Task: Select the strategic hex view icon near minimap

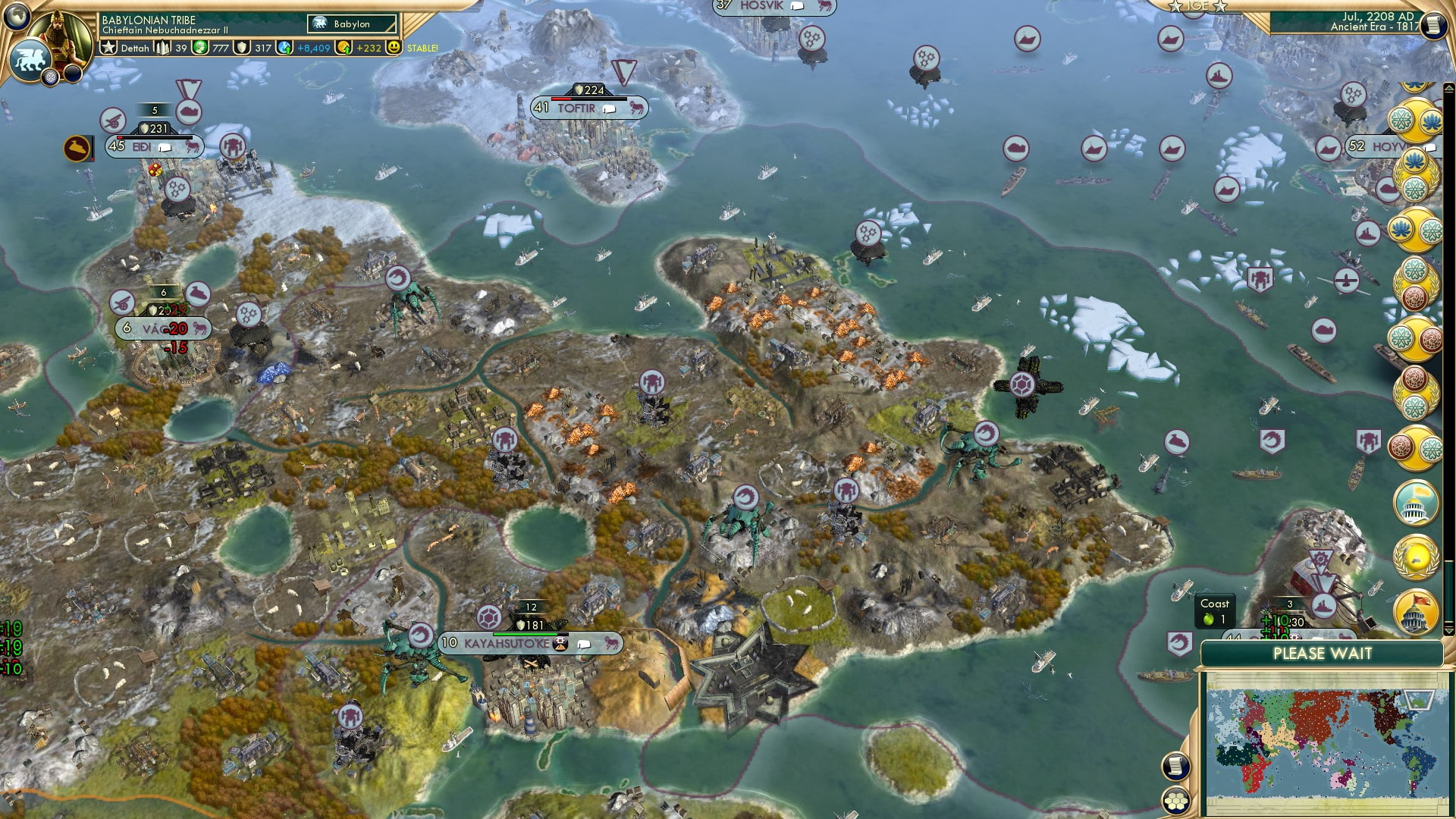Action: [x=1175, y=802]
